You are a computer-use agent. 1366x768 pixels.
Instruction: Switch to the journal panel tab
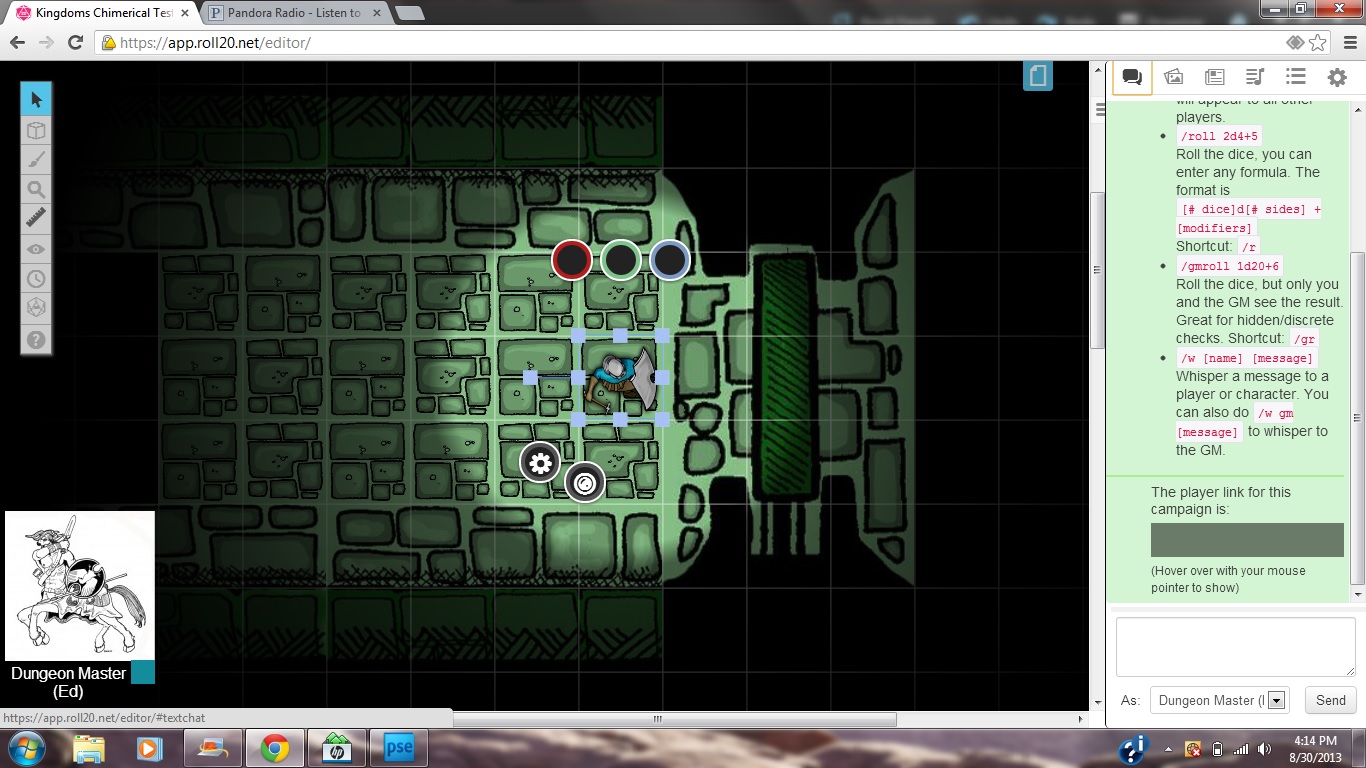click(1214, 76)
